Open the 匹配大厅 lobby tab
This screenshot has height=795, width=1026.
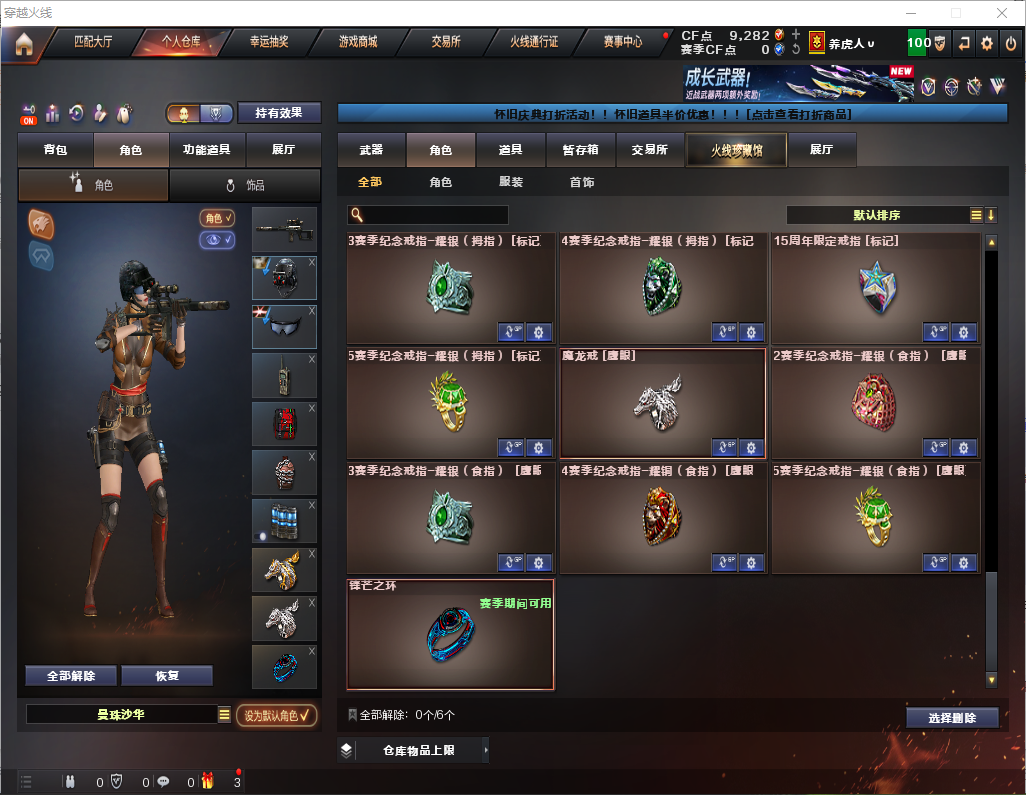[93, 42]
